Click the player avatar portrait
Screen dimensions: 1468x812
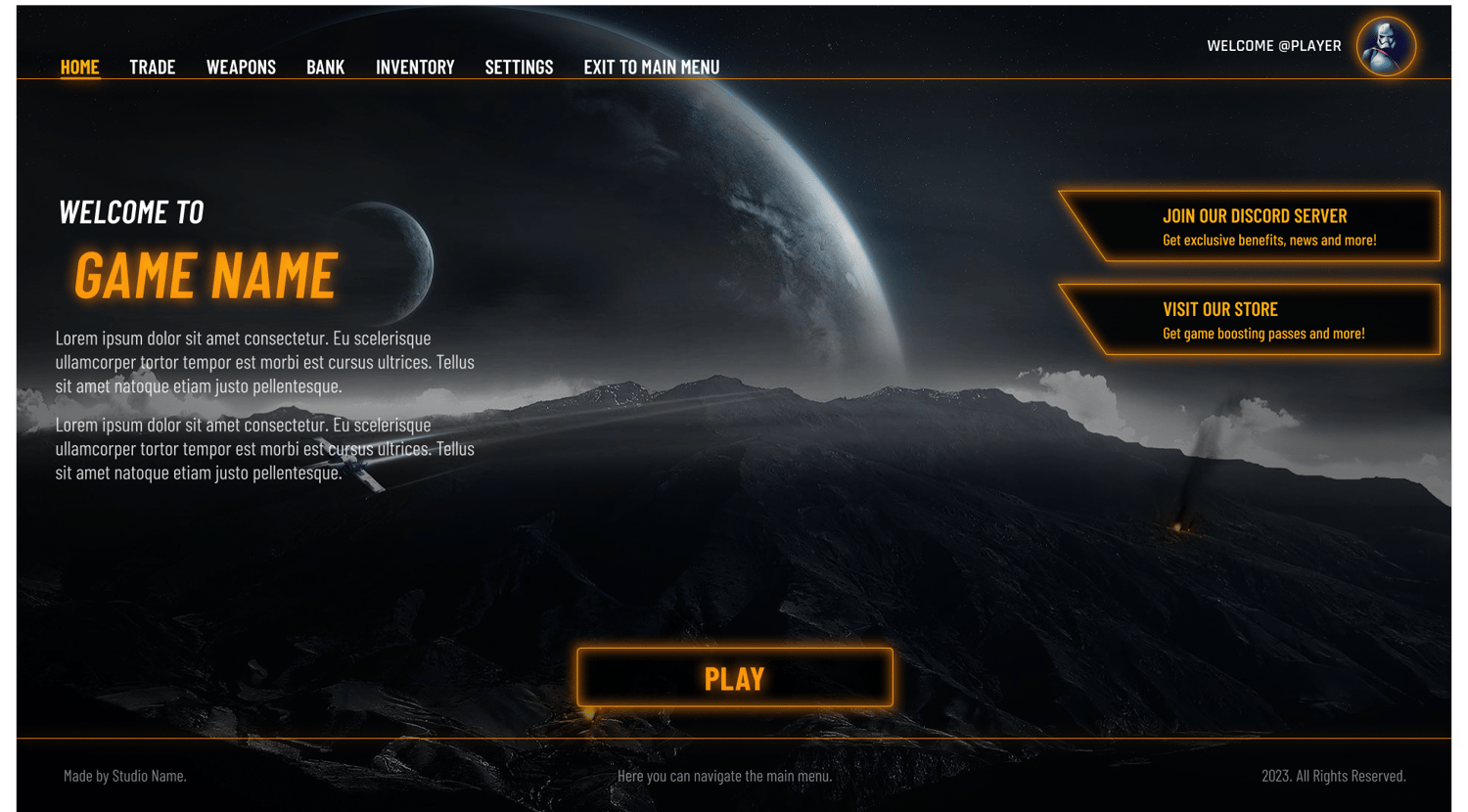click(x=1386, y=46)
